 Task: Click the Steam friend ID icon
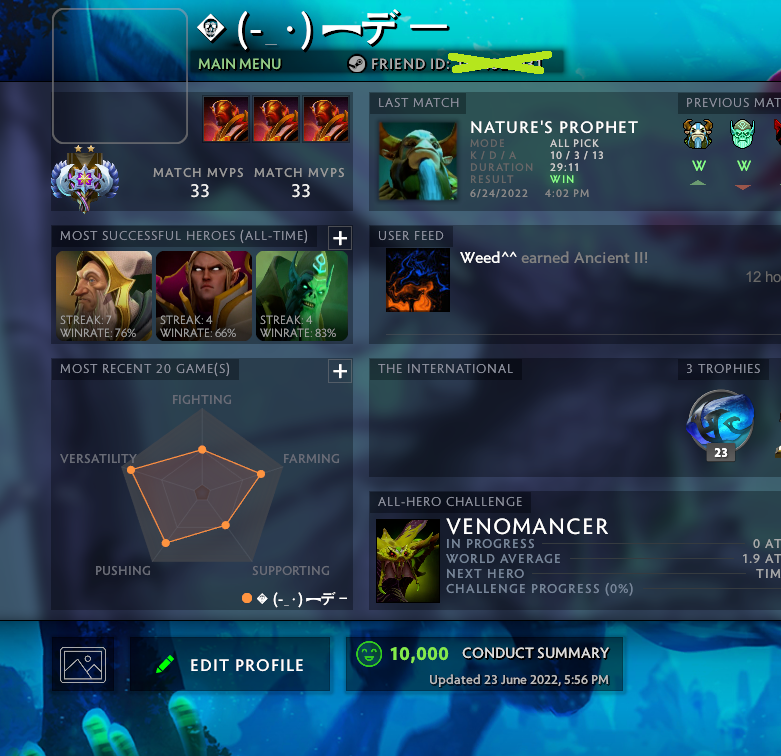[x=356, y=63]
